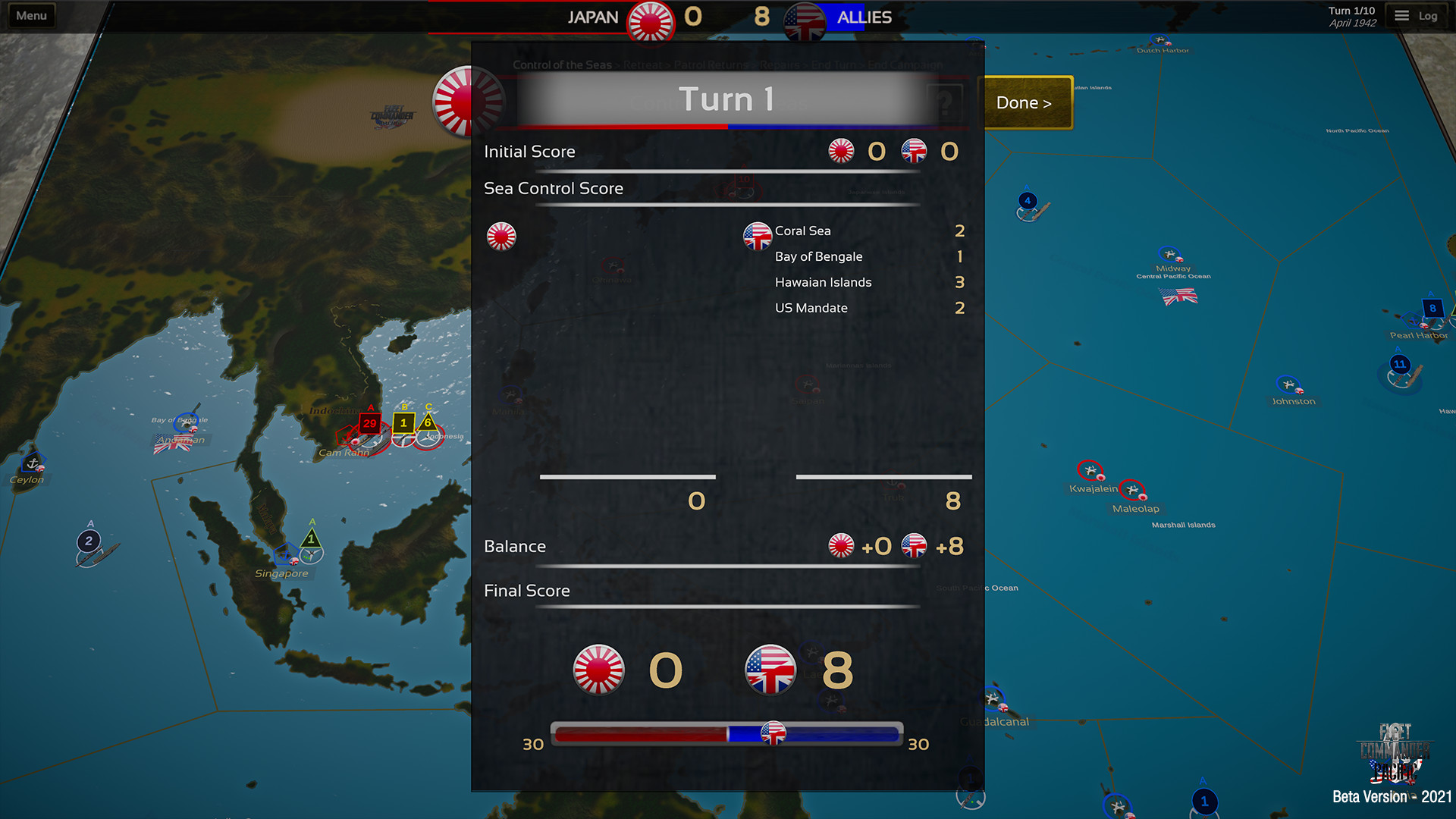Open the Log hamburger icon
Screen dimensions: 1456x819
point(1401,14)
